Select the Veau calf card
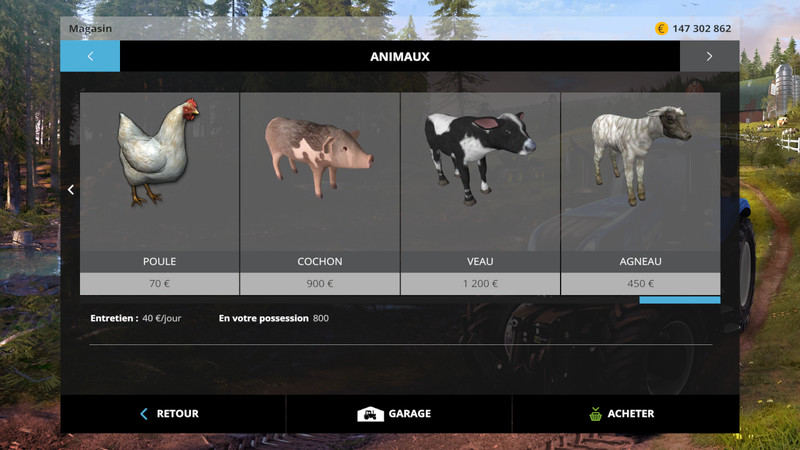 [480, 192]
